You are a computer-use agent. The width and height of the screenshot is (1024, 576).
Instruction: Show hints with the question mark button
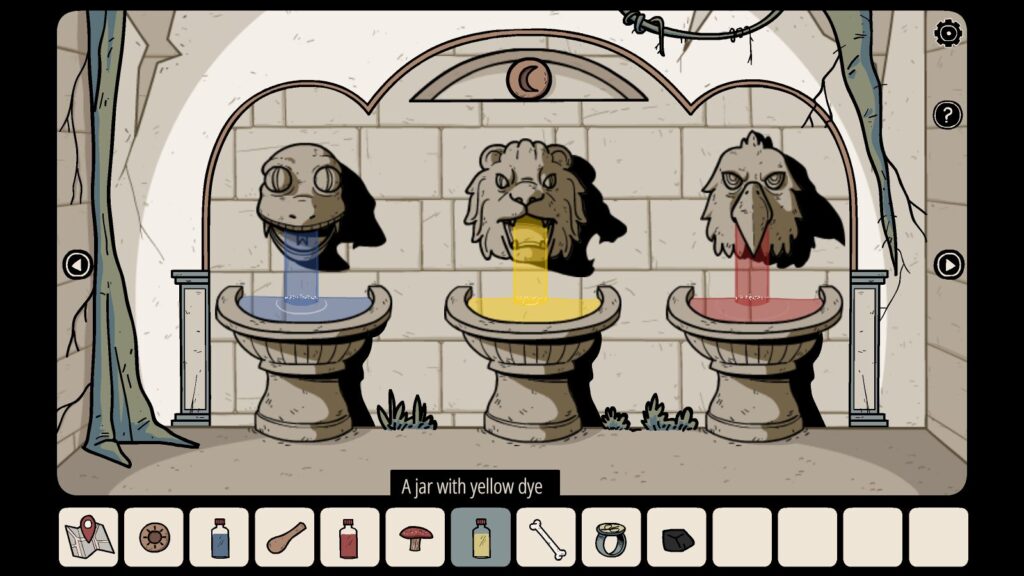click(x=947, y=115)
